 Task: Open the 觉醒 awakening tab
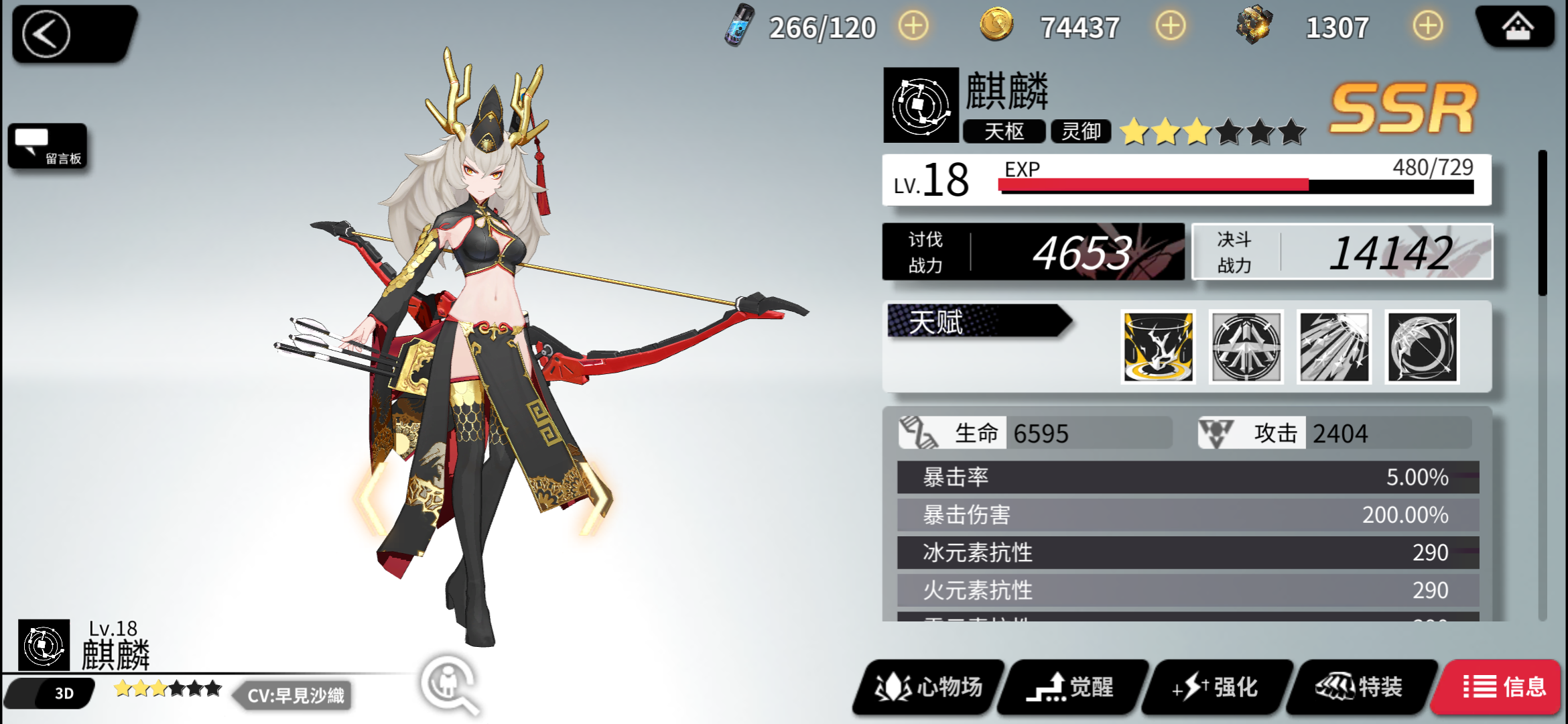[1072, 687]
